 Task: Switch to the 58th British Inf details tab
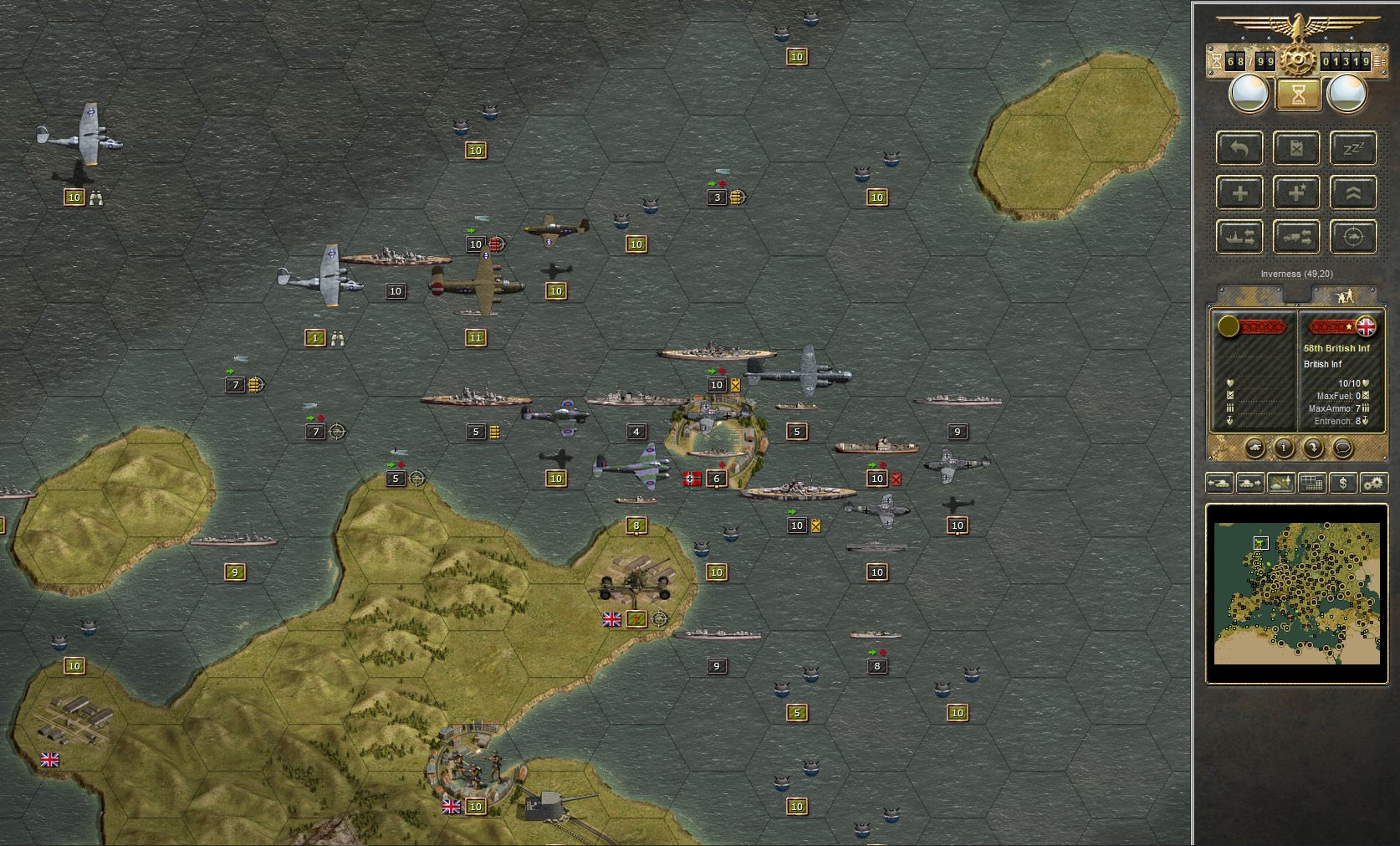pyautogui.click(x=1346, y=294)
